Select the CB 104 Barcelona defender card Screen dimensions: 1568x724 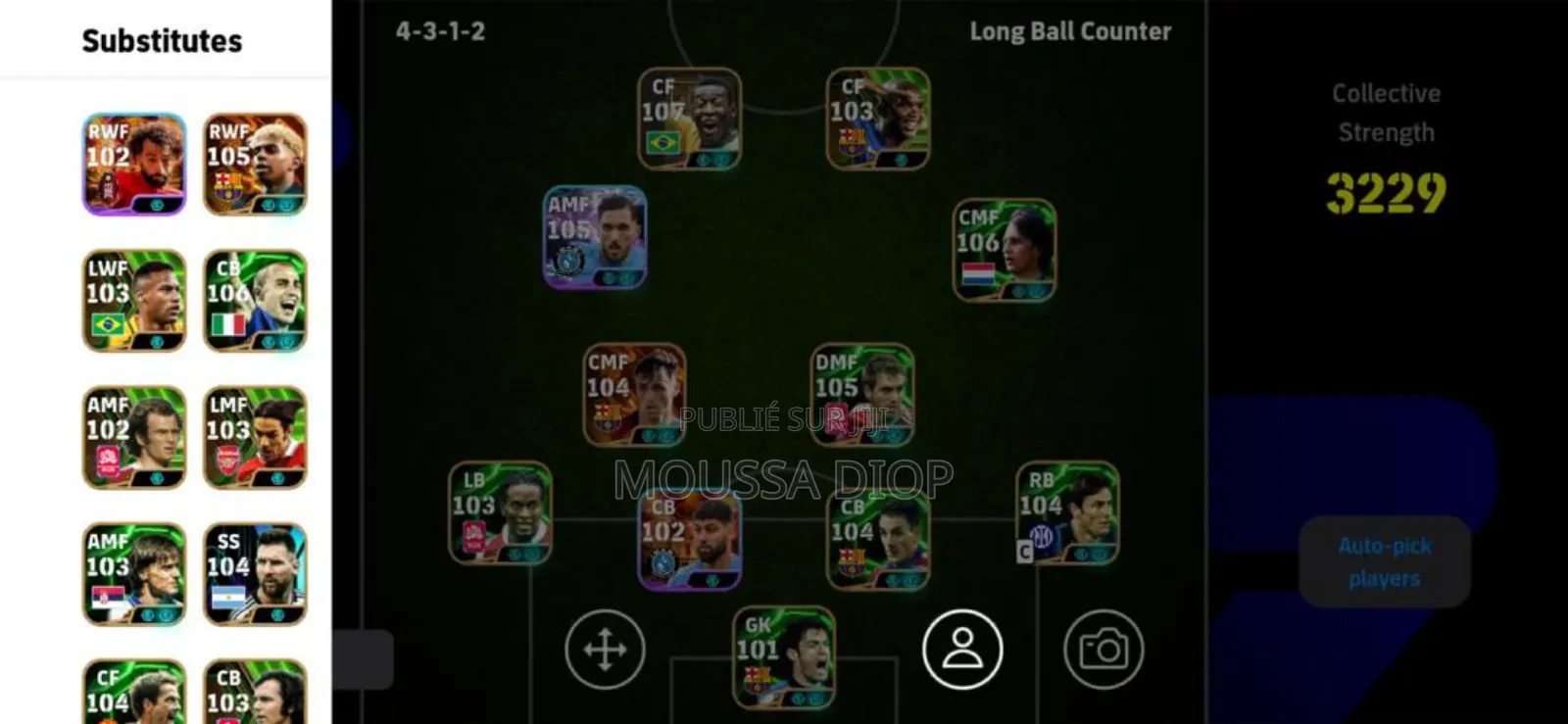coord(878,539)
